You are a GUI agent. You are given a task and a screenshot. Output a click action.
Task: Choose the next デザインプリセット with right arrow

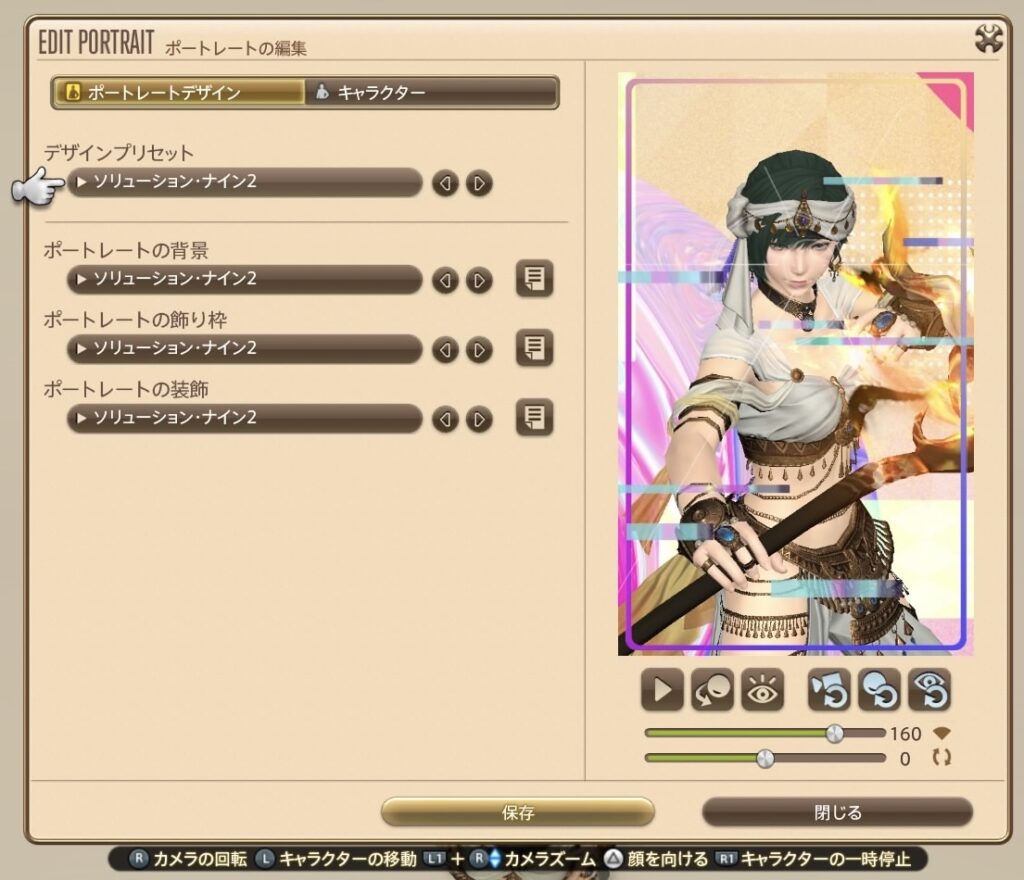click(480, 183)
